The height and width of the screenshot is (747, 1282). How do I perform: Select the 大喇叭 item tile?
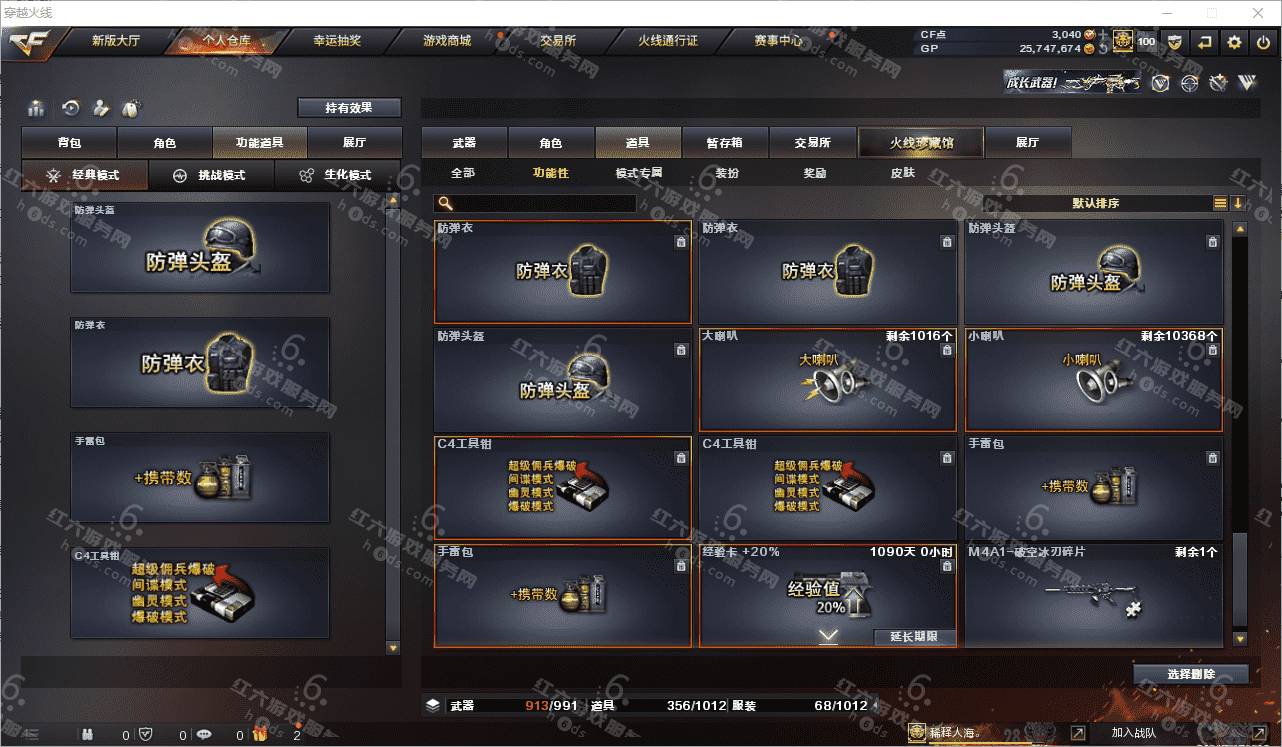827,380
